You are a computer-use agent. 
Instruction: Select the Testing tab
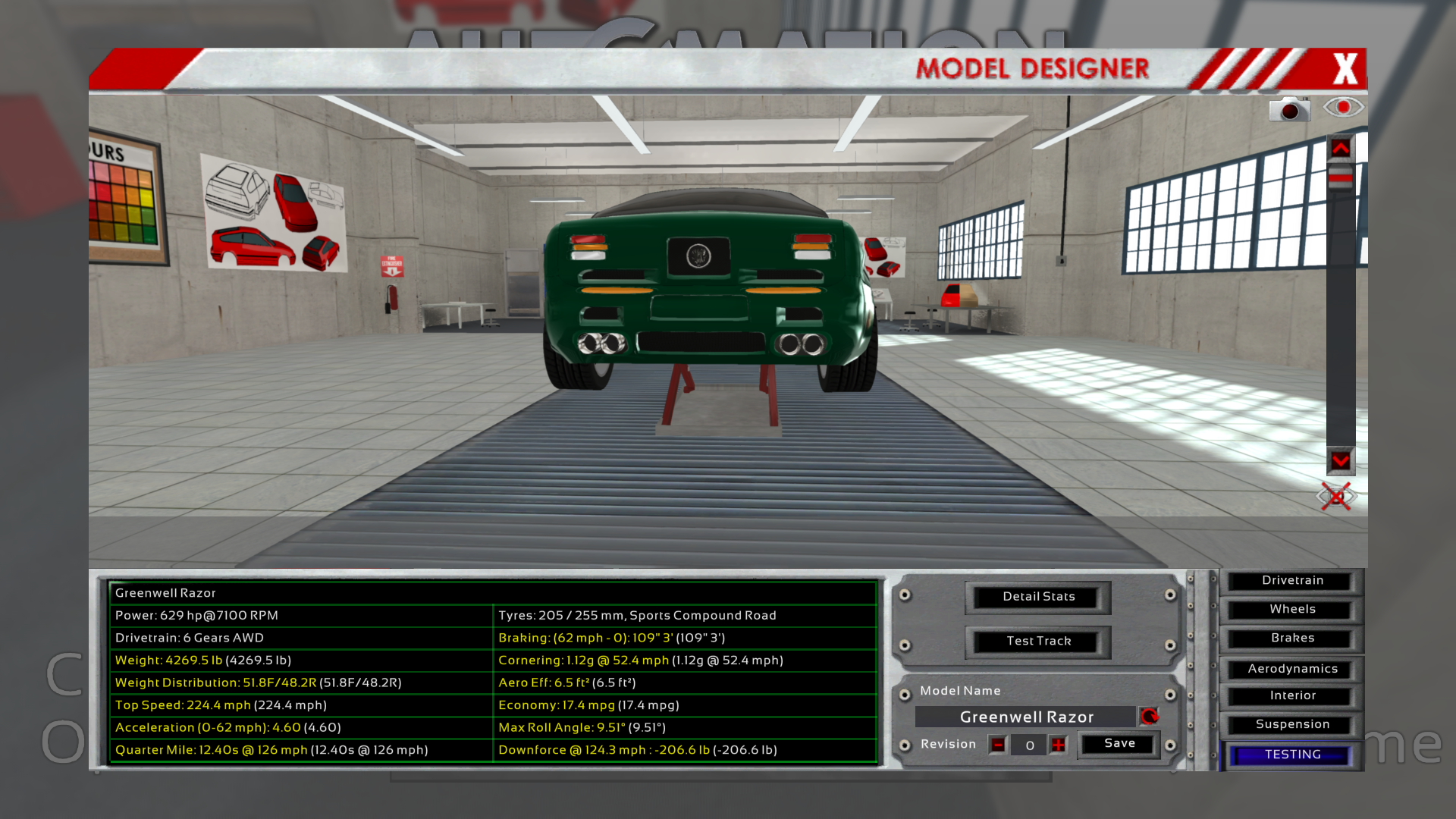click(x=1292, y=755)
